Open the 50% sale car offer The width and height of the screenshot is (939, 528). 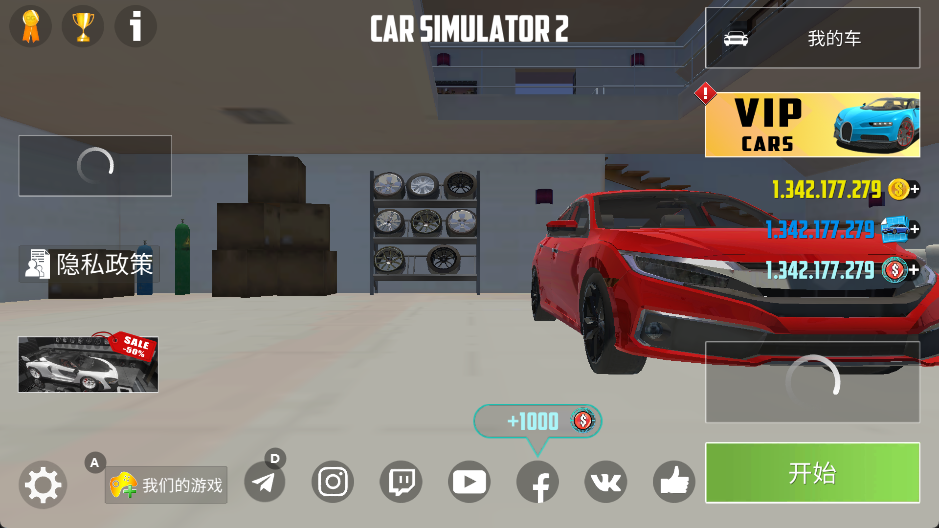tap(88, 363)
